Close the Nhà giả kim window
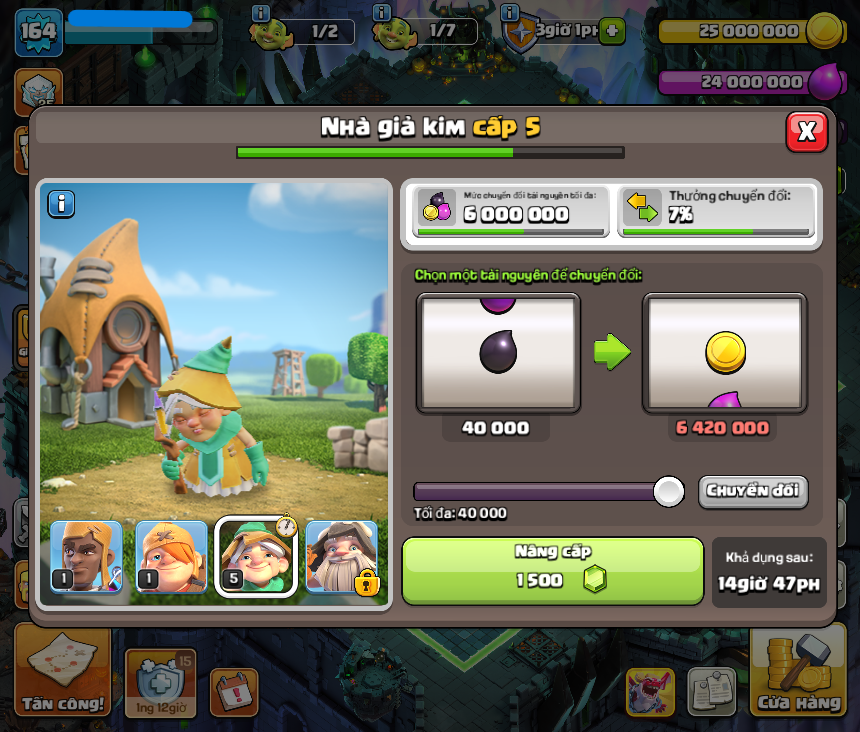Screen dimensions: 860x732 807,131
